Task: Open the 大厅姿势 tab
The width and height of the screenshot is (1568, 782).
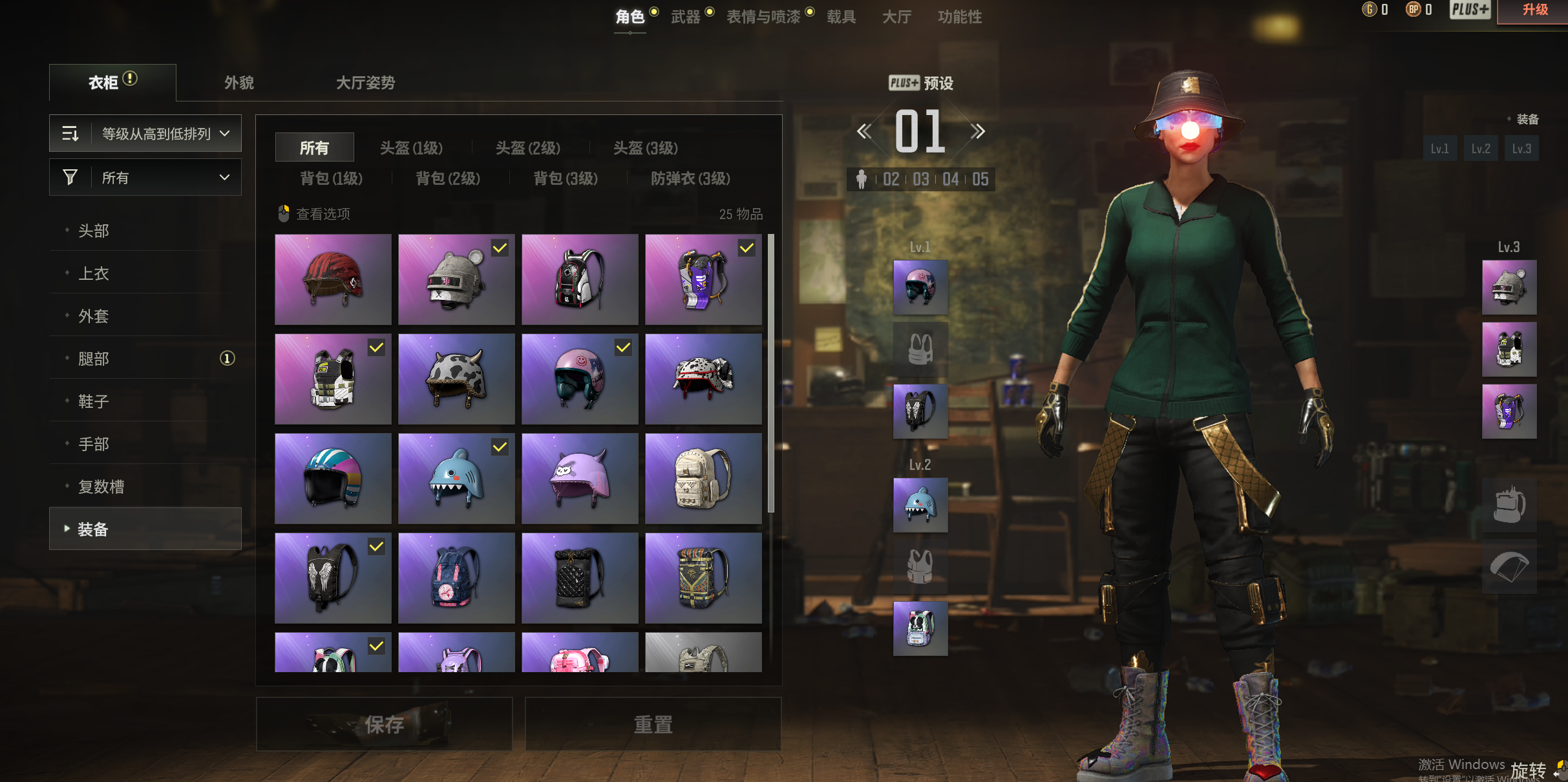Action: (x=365, y=83)
